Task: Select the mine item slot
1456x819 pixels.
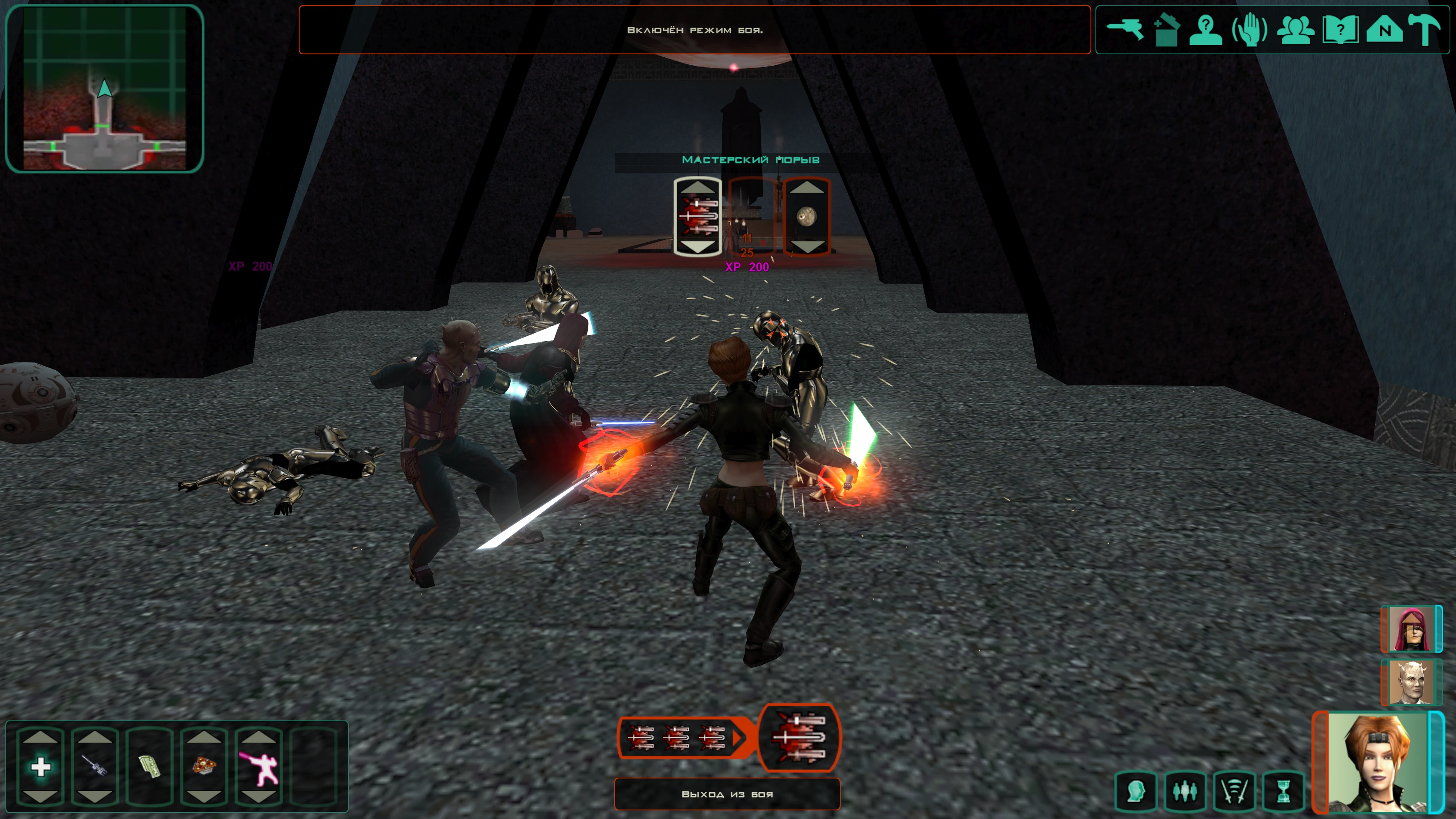Action: 203,766
